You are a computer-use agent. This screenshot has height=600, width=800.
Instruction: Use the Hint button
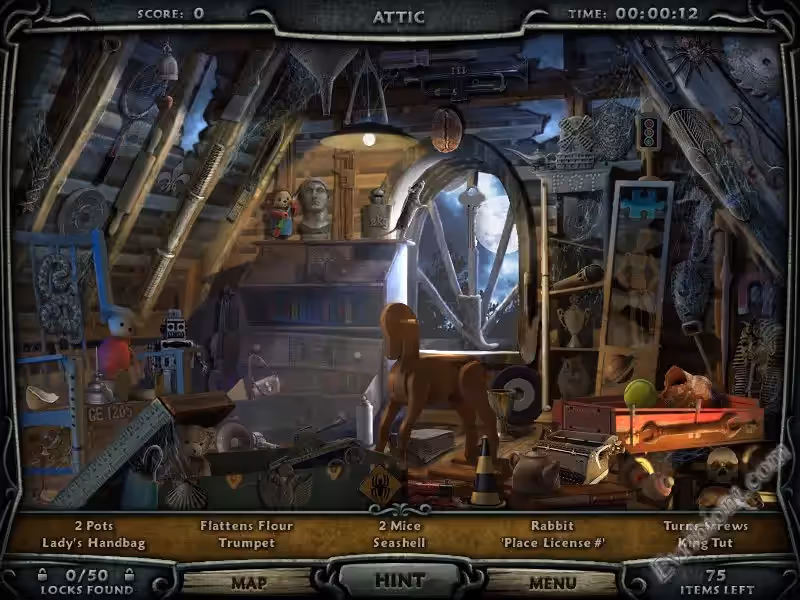(399, 580)
